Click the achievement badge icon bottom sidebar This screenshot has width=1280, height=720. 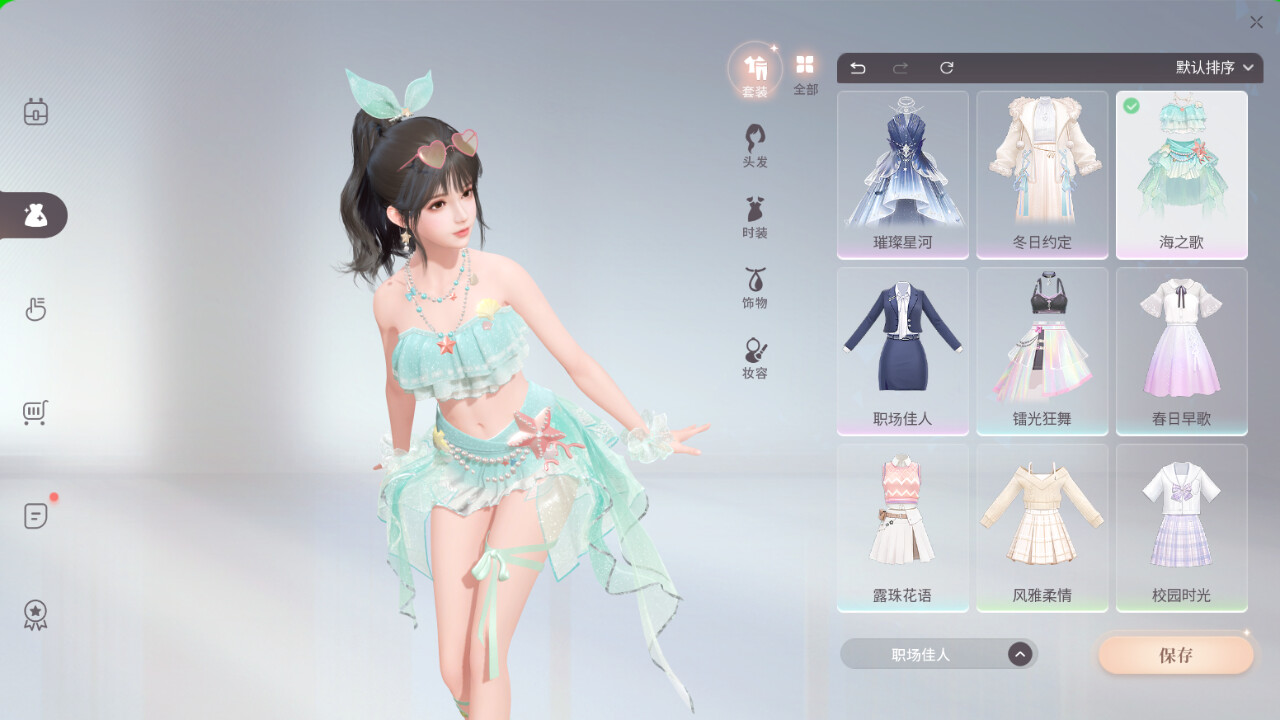click(35, 615)
